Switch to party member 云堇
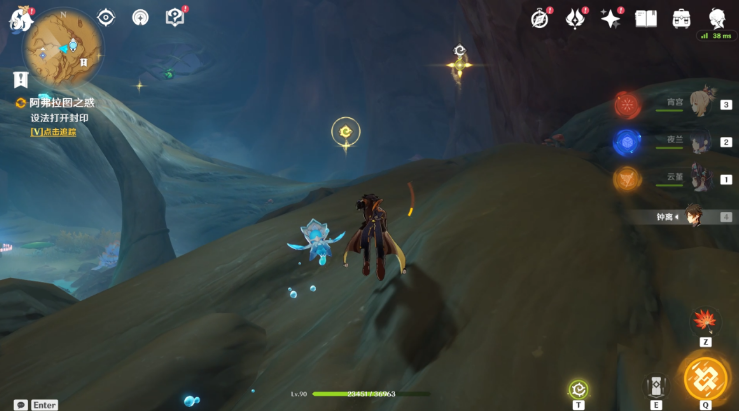The width and height of the screenshot is (739, 411). pyautogui.click(x=699, y=179)
